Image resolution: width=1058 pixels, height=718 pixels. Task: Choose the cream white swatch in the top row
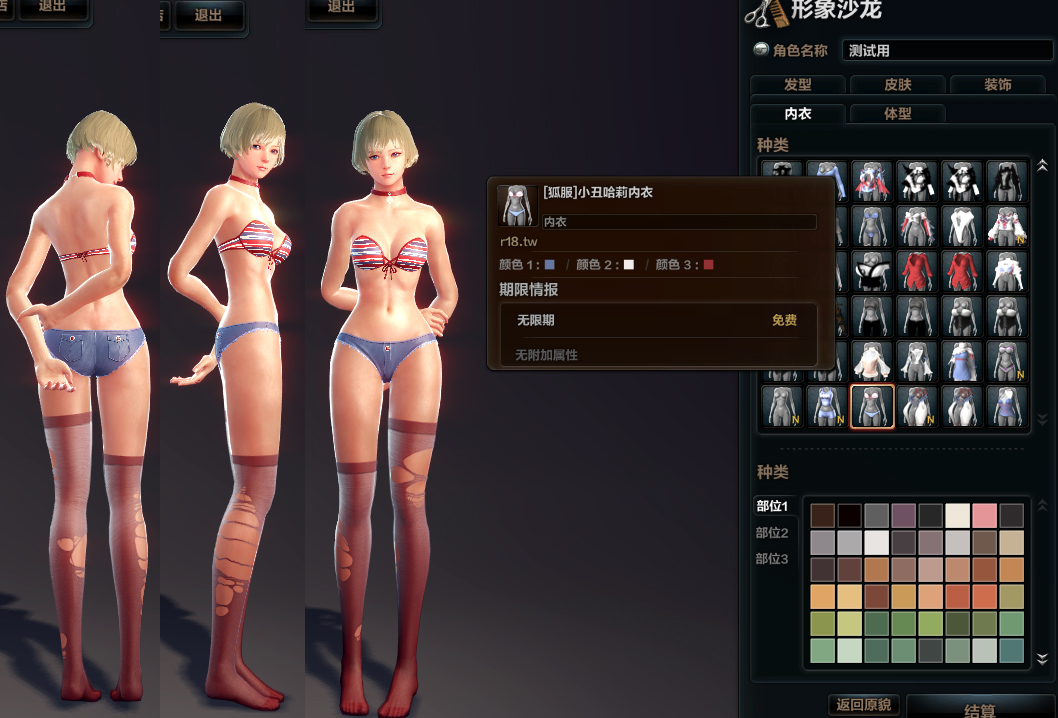pos(958,516)
